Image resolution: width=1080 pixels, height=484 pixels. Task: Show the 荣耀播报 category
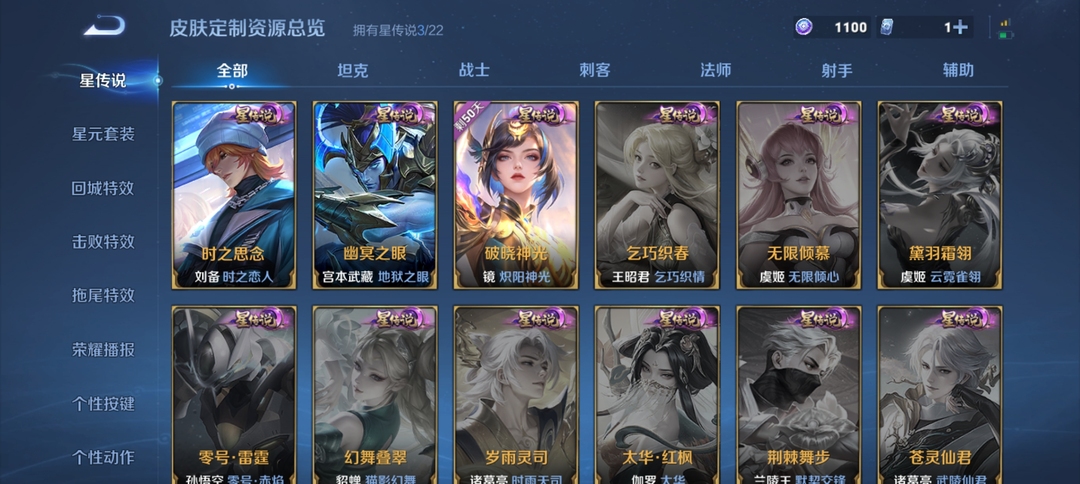click(x=103, y=350)
